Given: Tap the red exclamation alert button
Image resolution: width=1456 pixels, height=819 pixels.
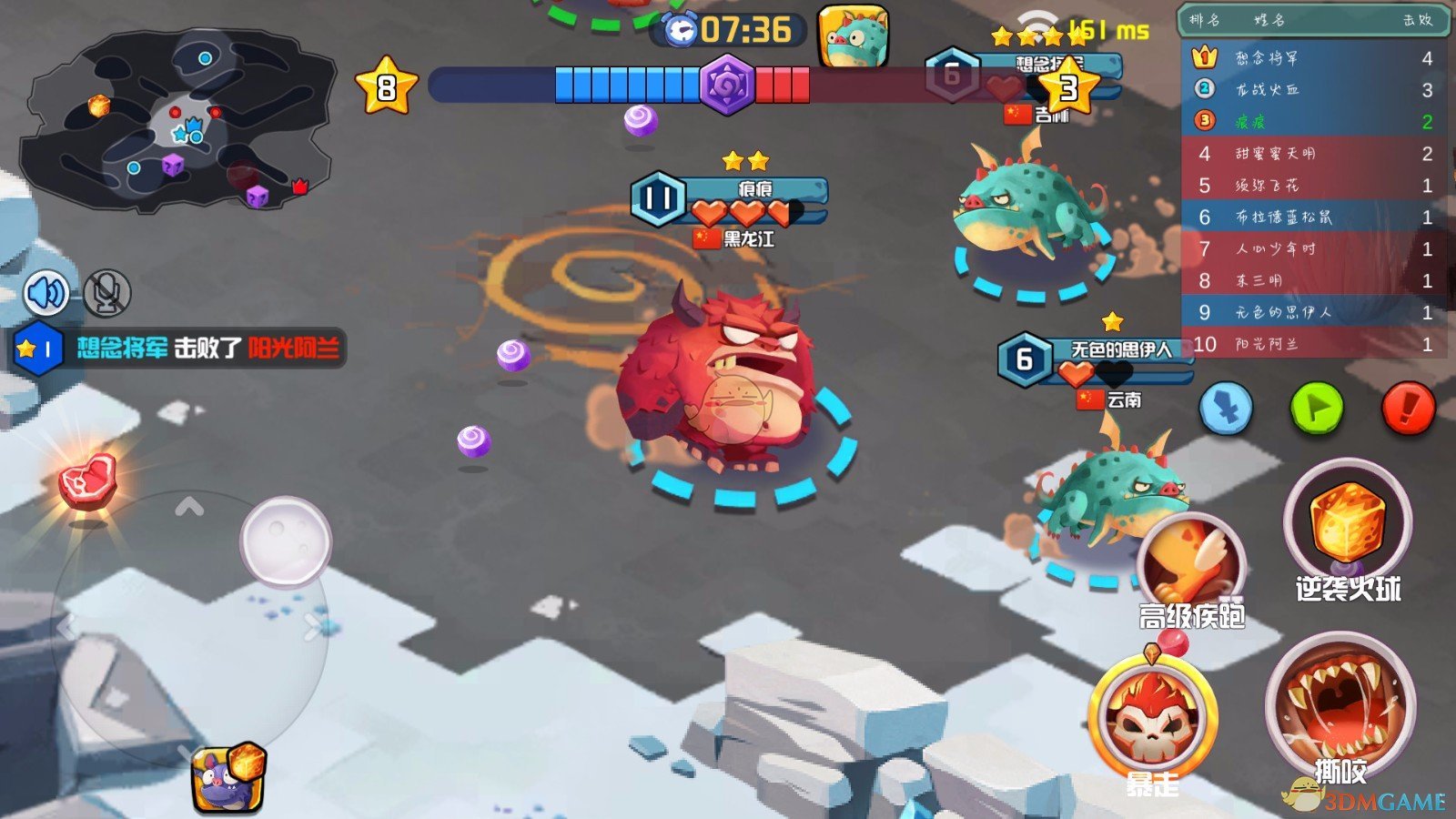Looking at the screenshot, I should pos(1408,409).
